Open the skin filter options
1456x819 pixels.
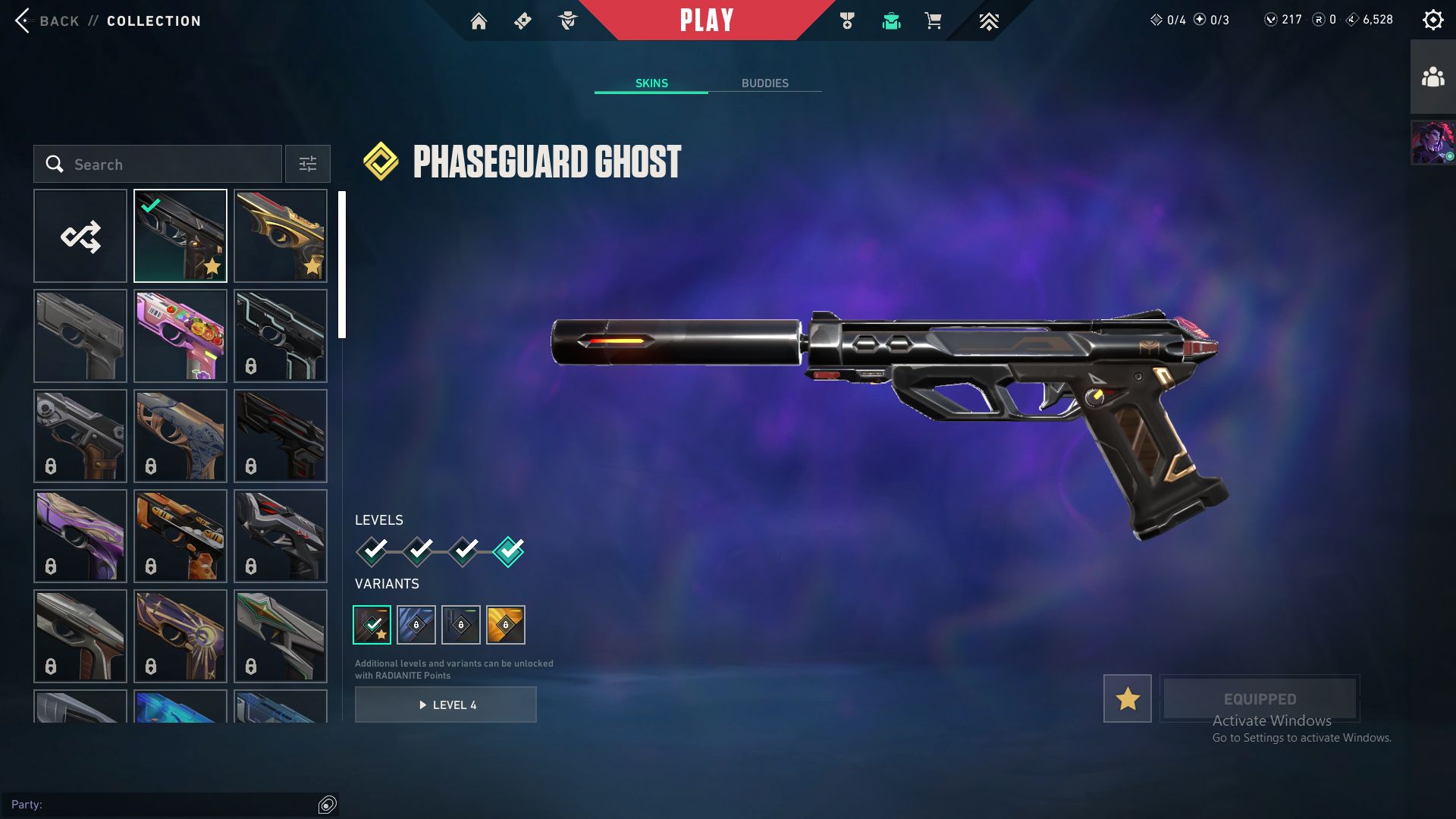pos(308,165)
